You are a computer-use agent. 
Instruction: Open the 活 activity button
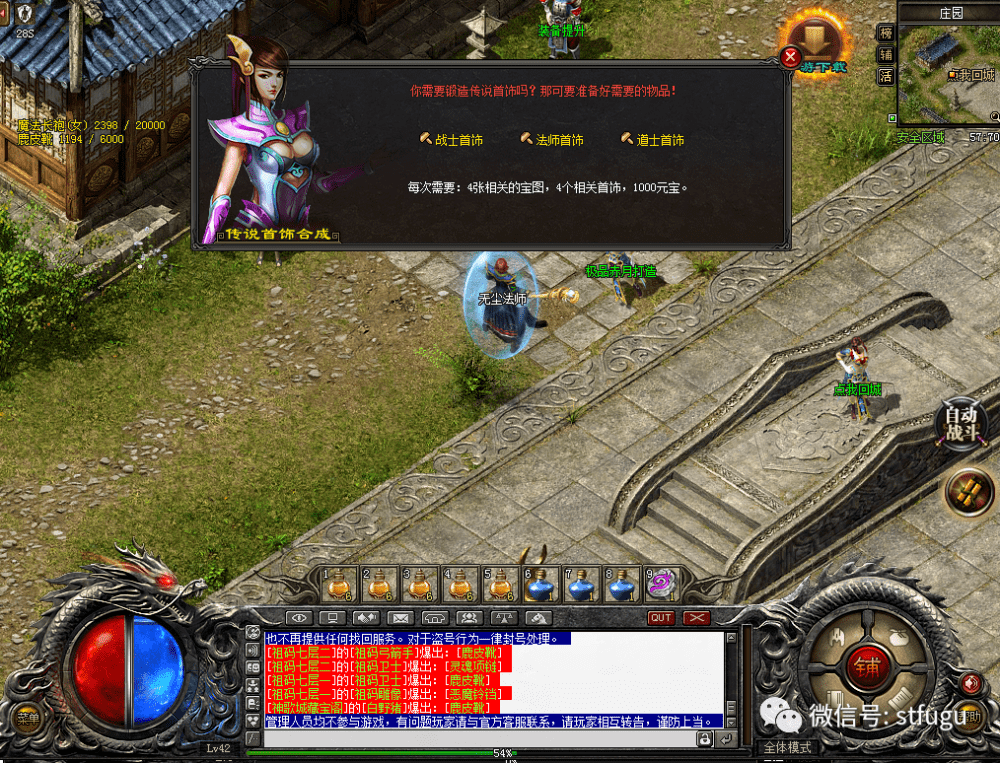click(885, 76)
